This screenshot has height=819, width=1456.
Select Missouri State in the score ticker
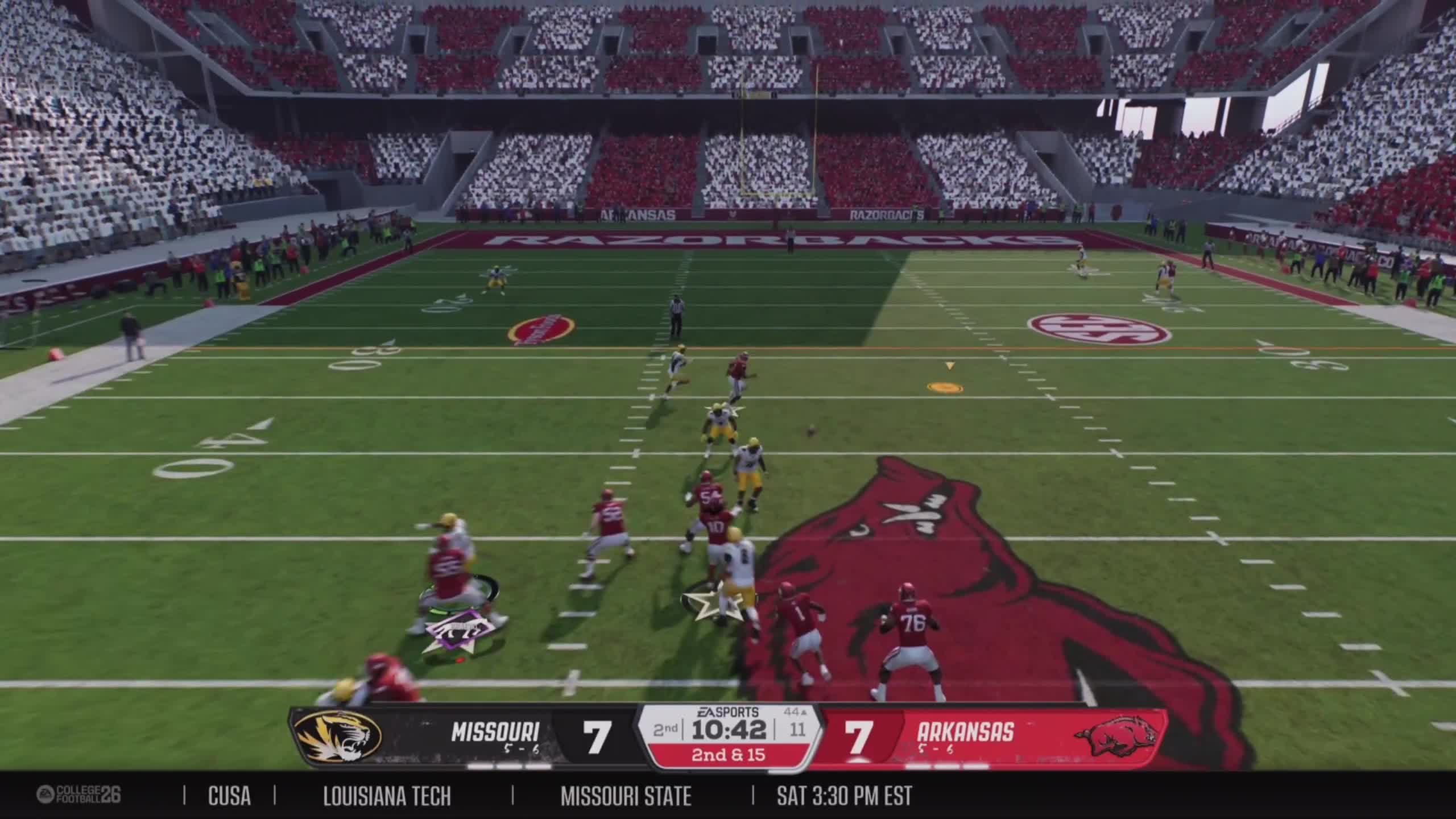click(x=626, y=796)
